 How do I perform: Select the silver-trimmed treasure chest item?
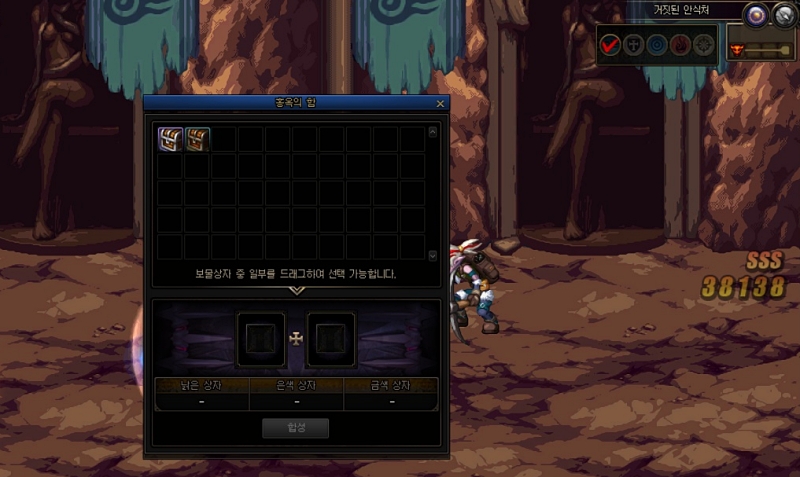[170, 138]
